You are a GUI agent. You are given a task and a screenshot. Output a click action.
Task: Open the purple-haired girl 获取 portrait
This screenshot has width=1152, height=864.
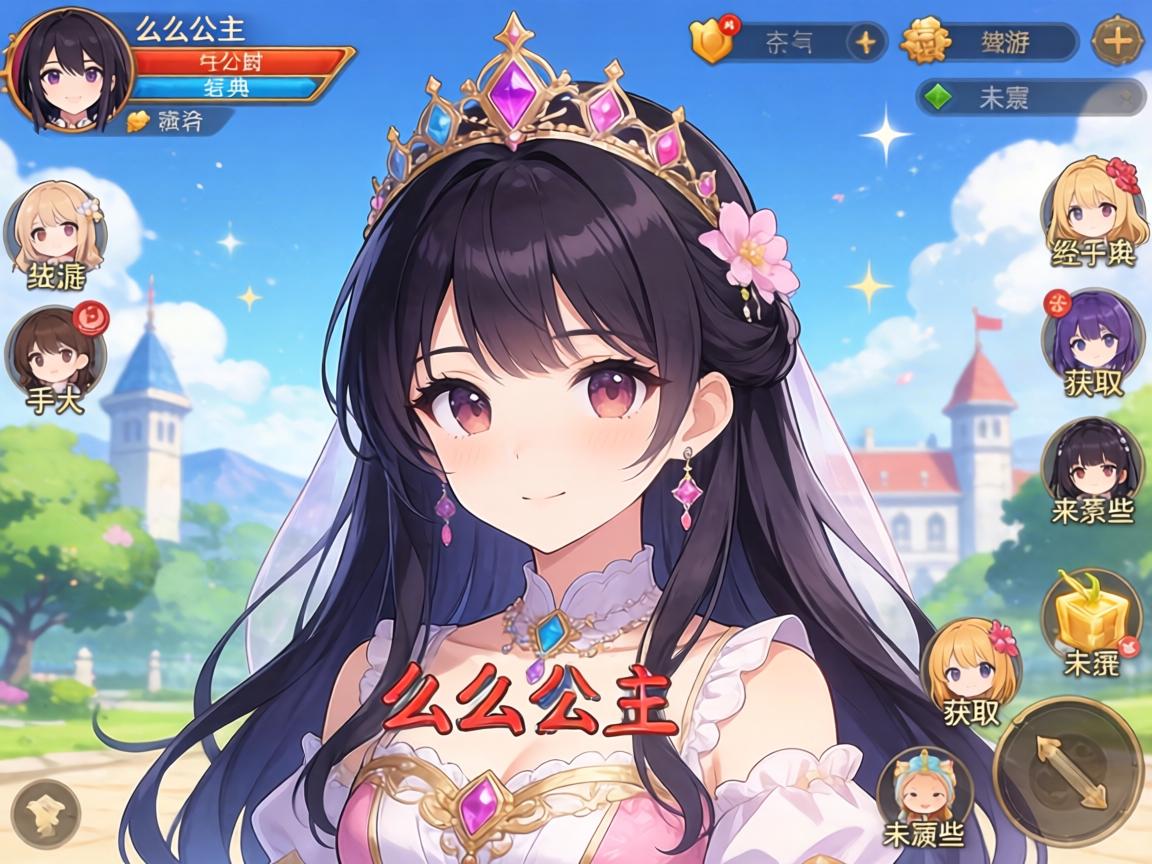[x=1090, y=335]
